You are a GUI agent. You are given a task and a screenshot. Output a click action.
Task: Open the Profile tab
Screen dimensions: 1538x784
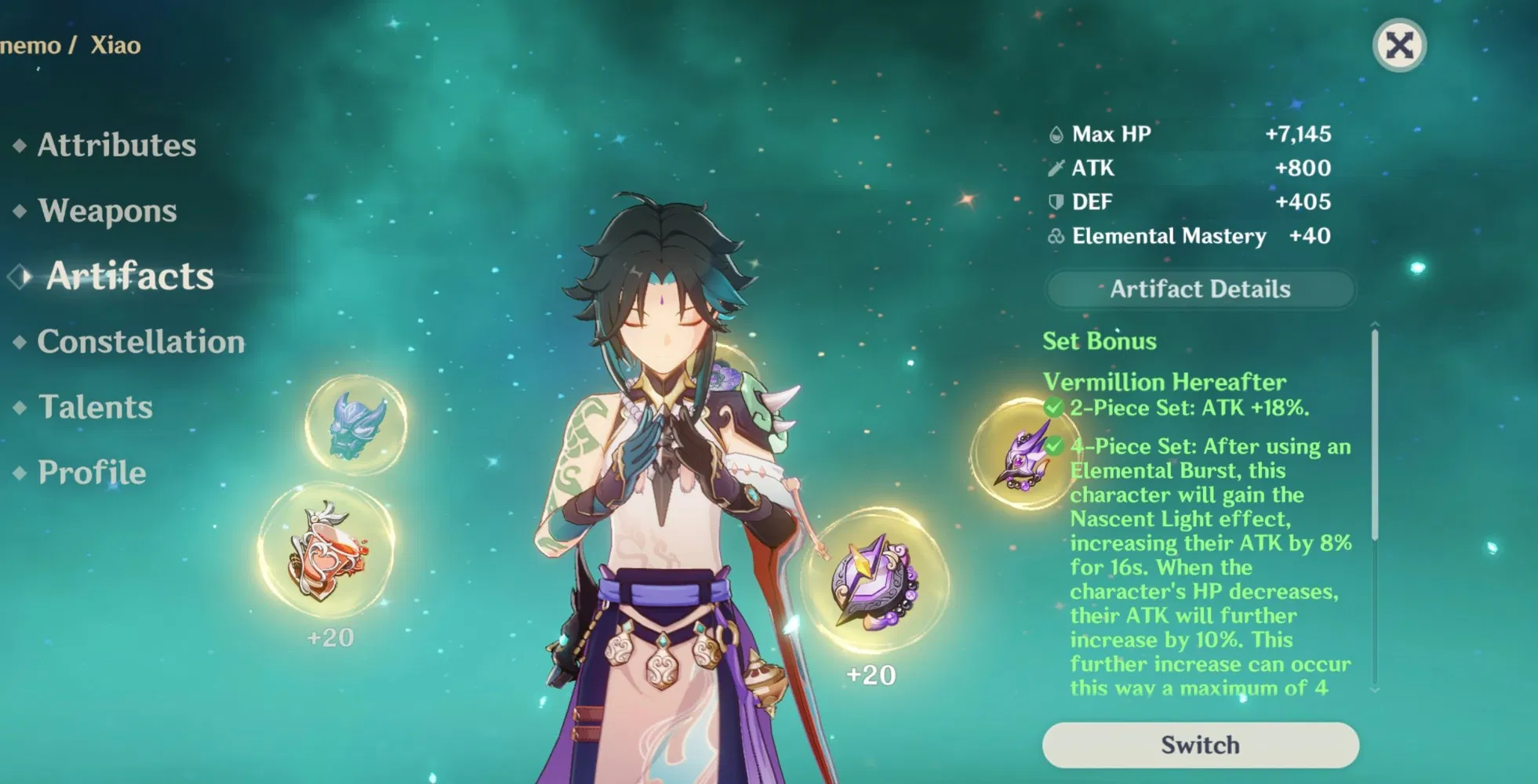(x=92, y=472)
